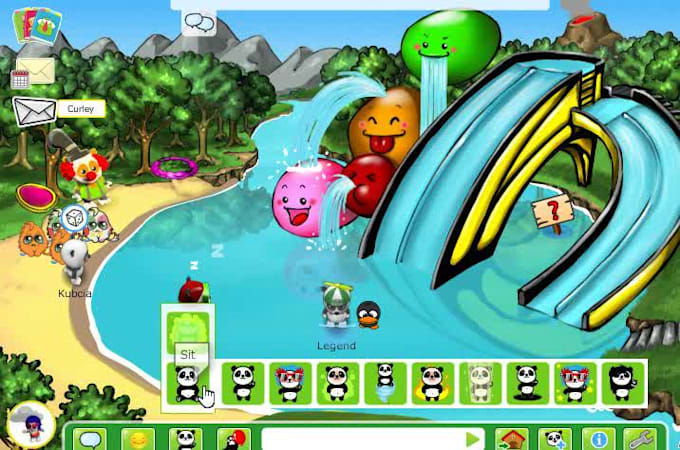Send message with the green arrow
680x450 pixels.
pyautogui.click(x=472, y=439)
